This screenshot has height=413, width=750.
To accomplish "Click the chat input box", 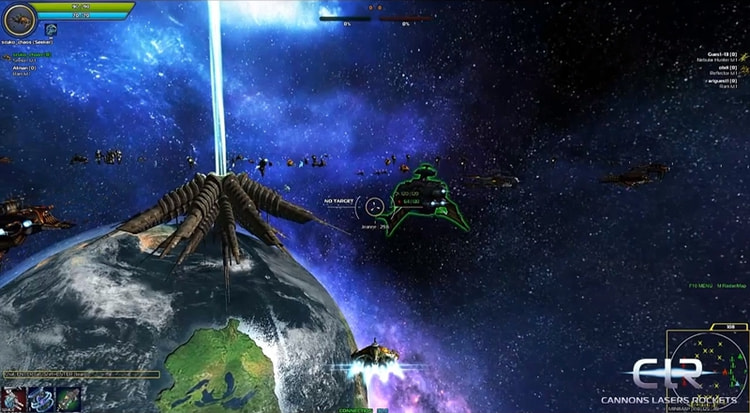I will (80, 375).
